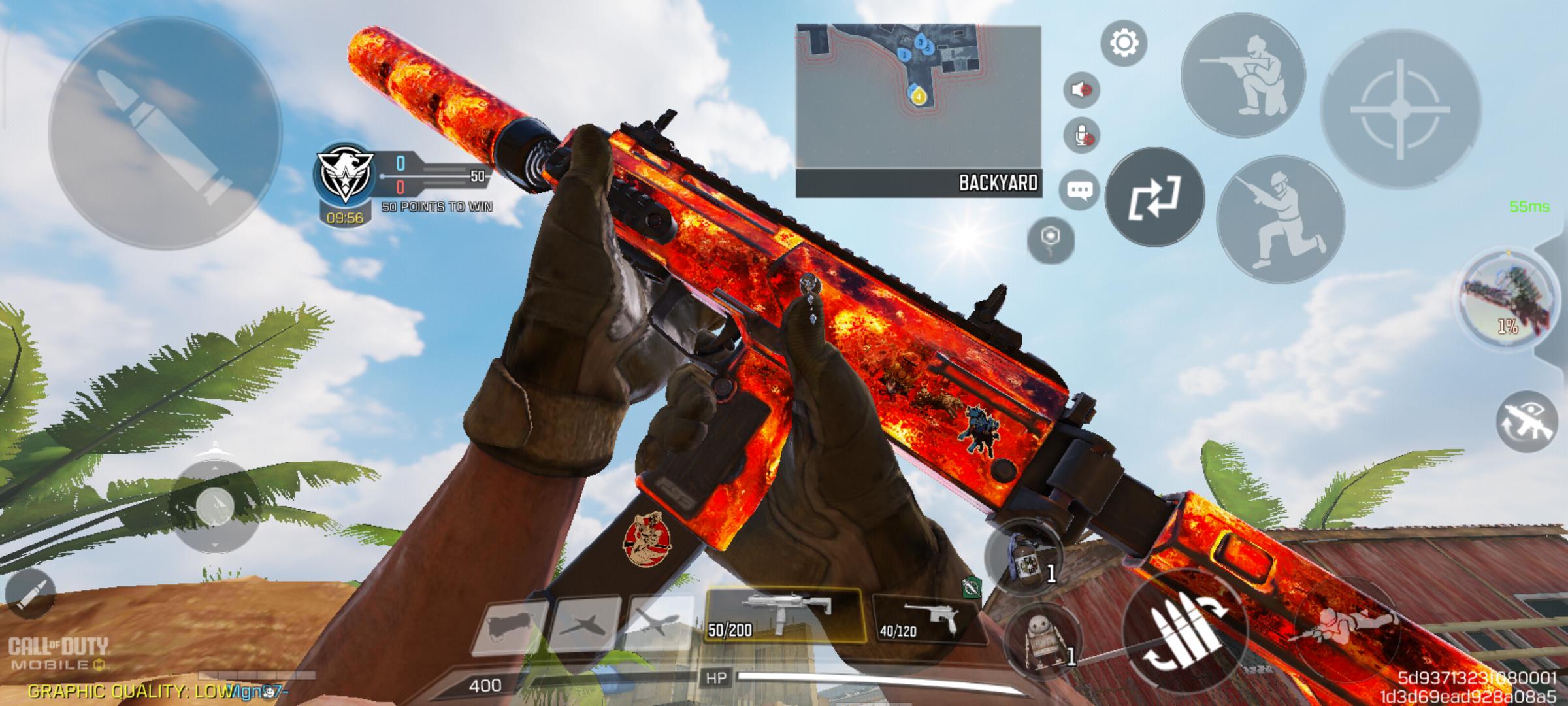Tap the small bullet fire-mode icon
Screen dimensions: 1568x706
pos(29,593)
